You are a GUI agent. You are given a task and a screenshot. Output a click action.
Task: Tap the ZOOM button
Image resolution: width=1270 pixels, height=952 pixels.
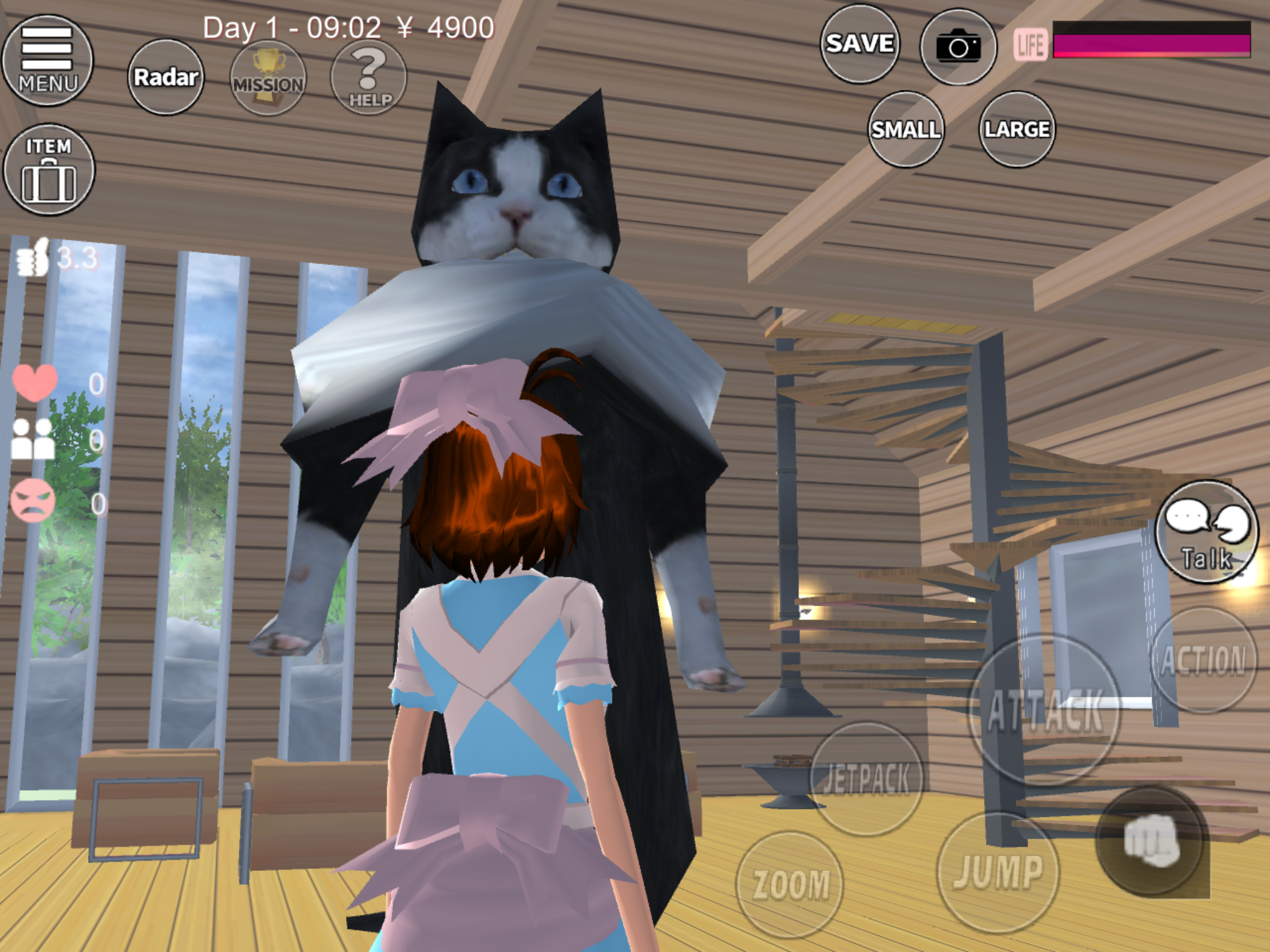pos(791,884)
